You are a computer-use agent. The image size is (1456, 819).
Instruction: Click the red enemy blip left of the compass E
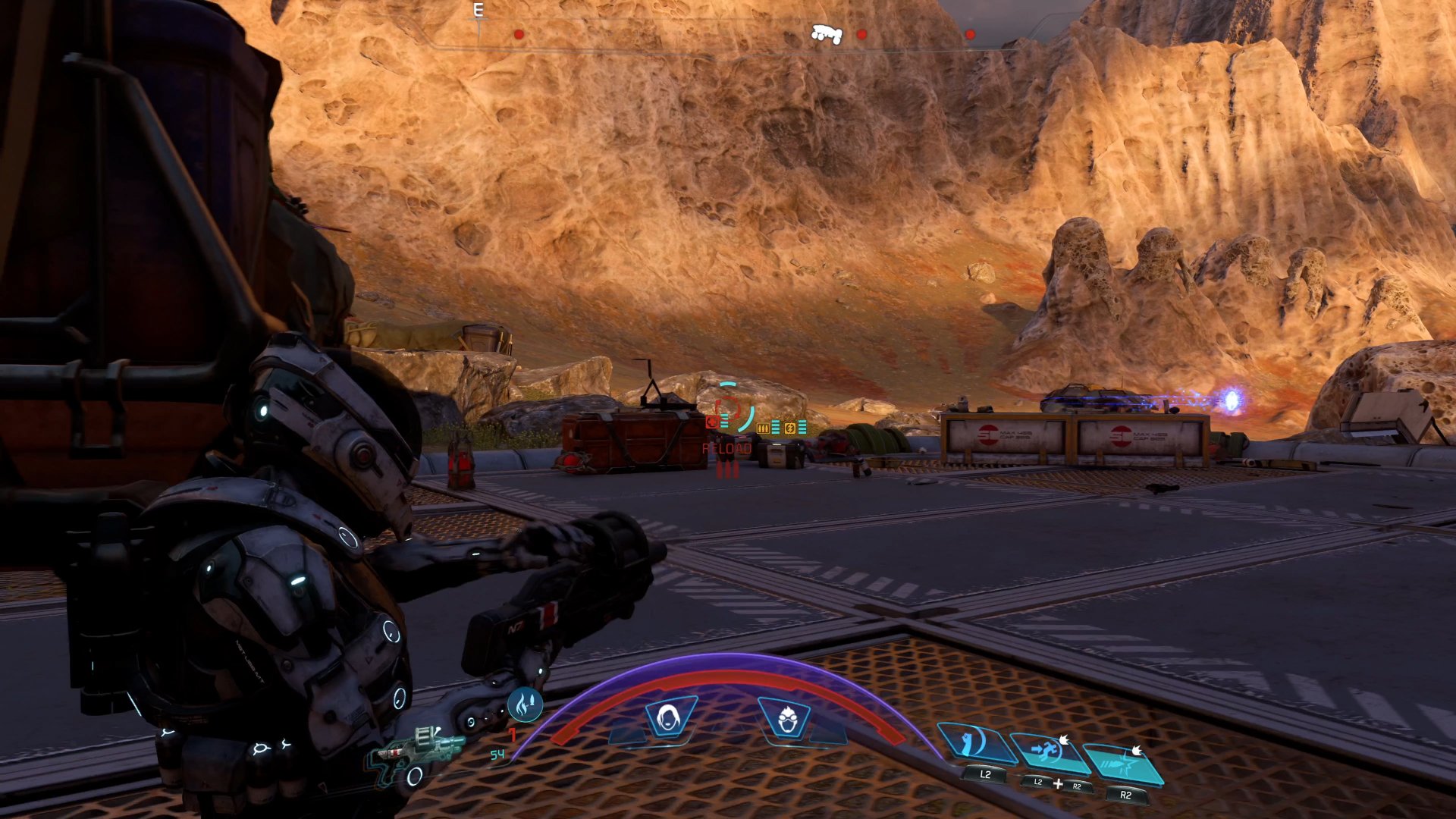[x=518, y=33]
